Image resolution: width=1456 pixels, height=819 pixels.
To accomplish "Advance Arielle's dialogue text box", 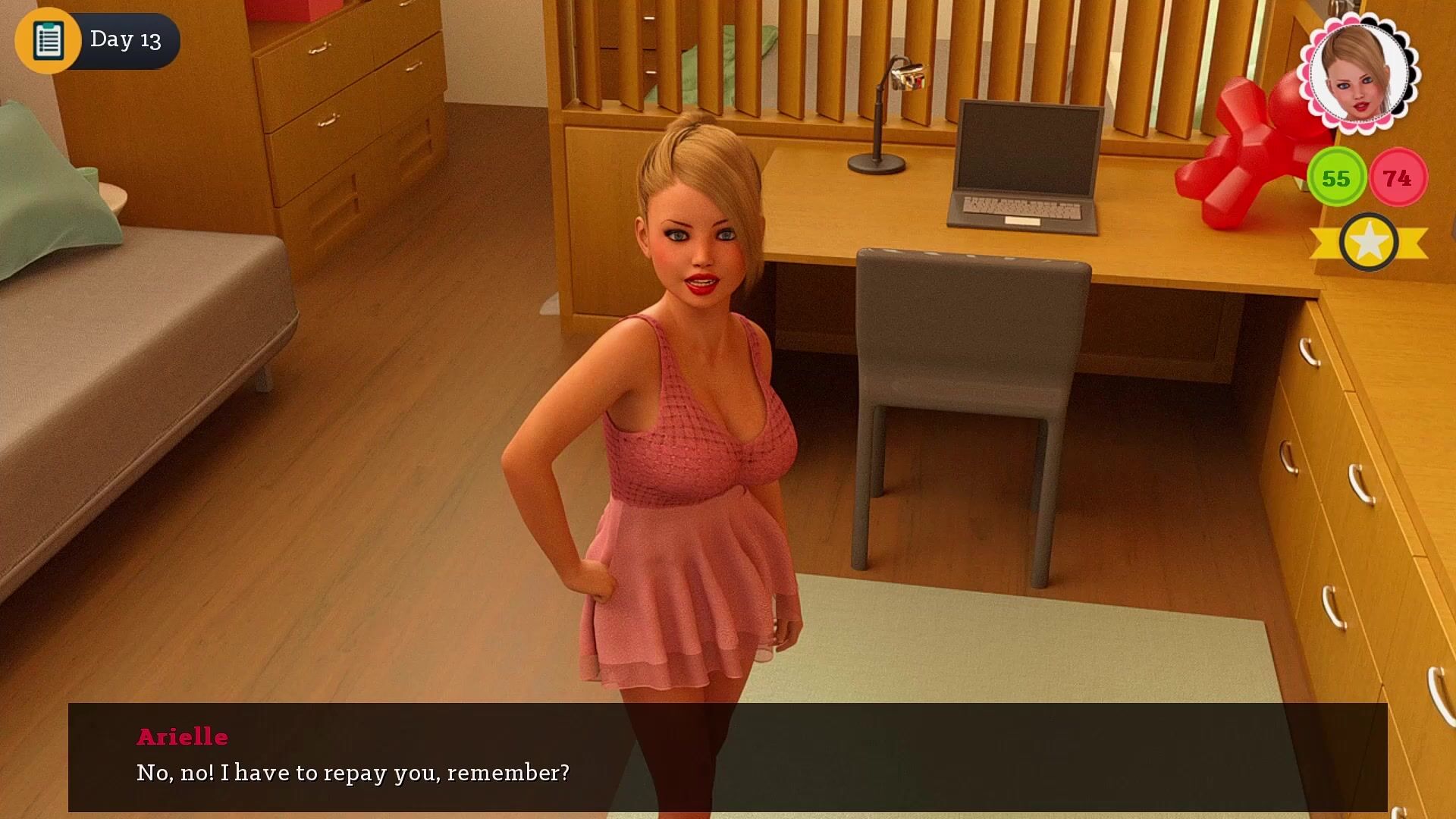I will coord(727,757).
